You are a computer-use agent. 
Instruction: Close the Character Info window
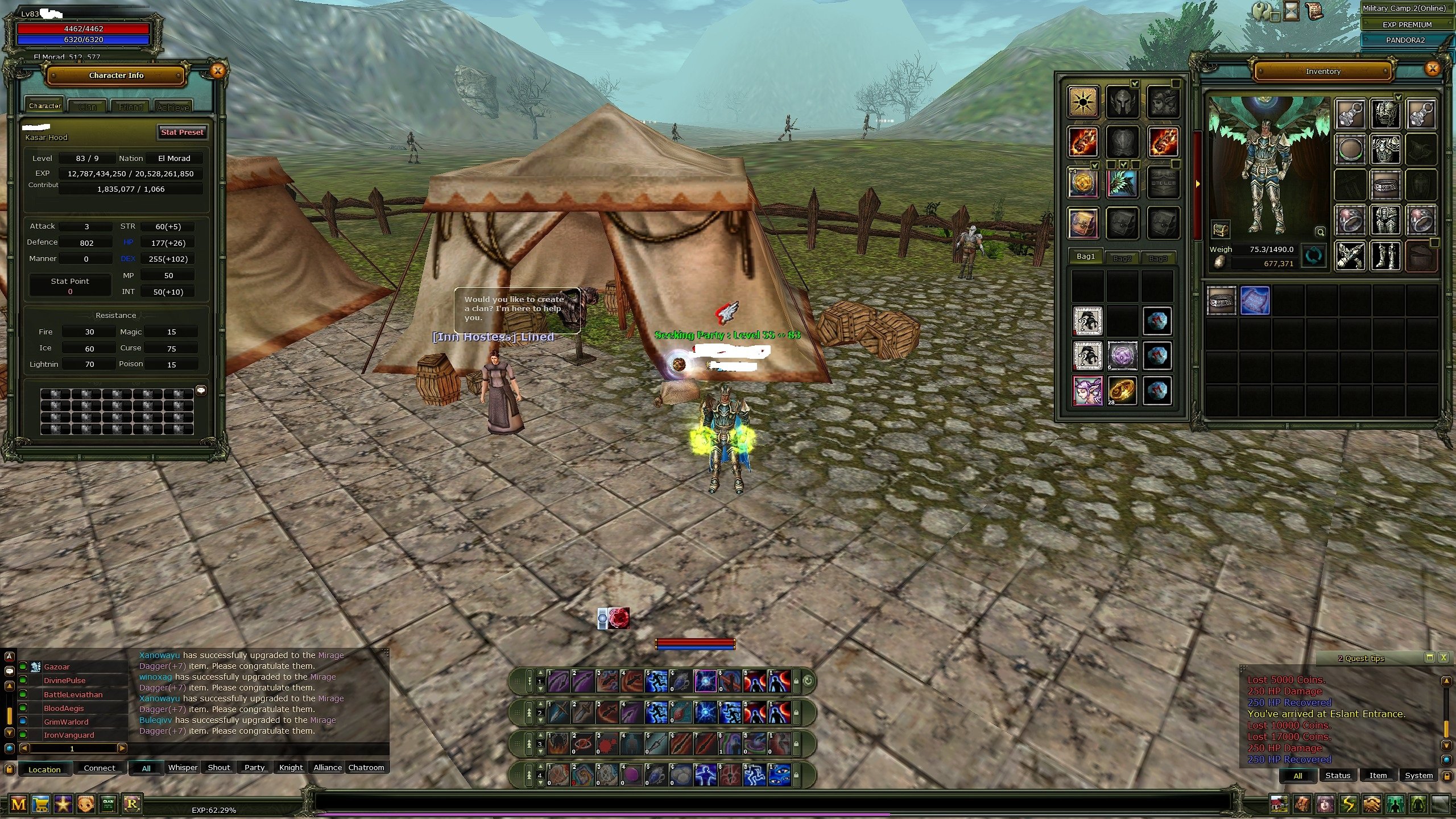click(217, 71)
